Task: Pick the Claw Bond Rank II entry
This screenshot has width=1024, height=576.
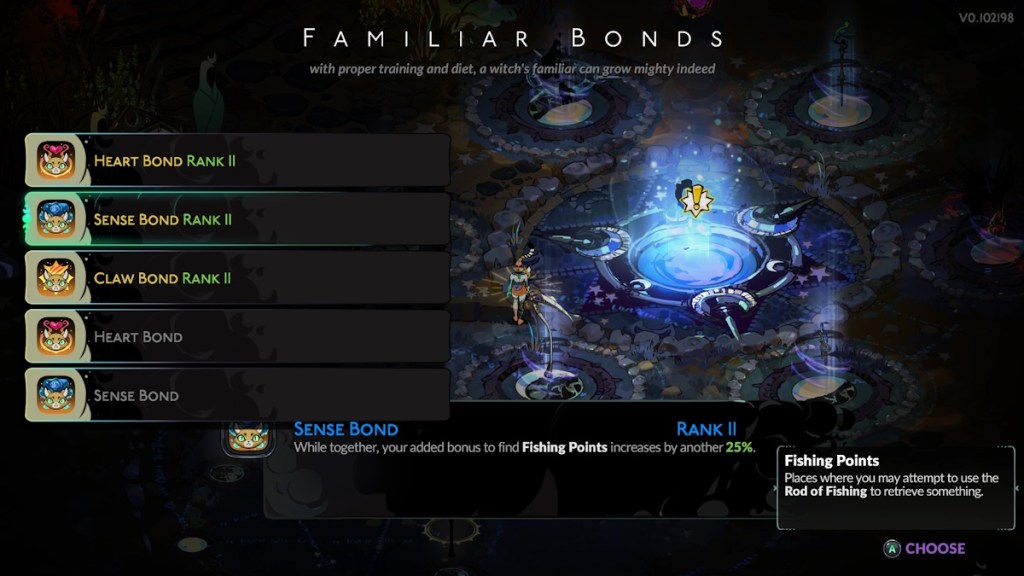Action: pyautogui.click(x=237, y=278)
